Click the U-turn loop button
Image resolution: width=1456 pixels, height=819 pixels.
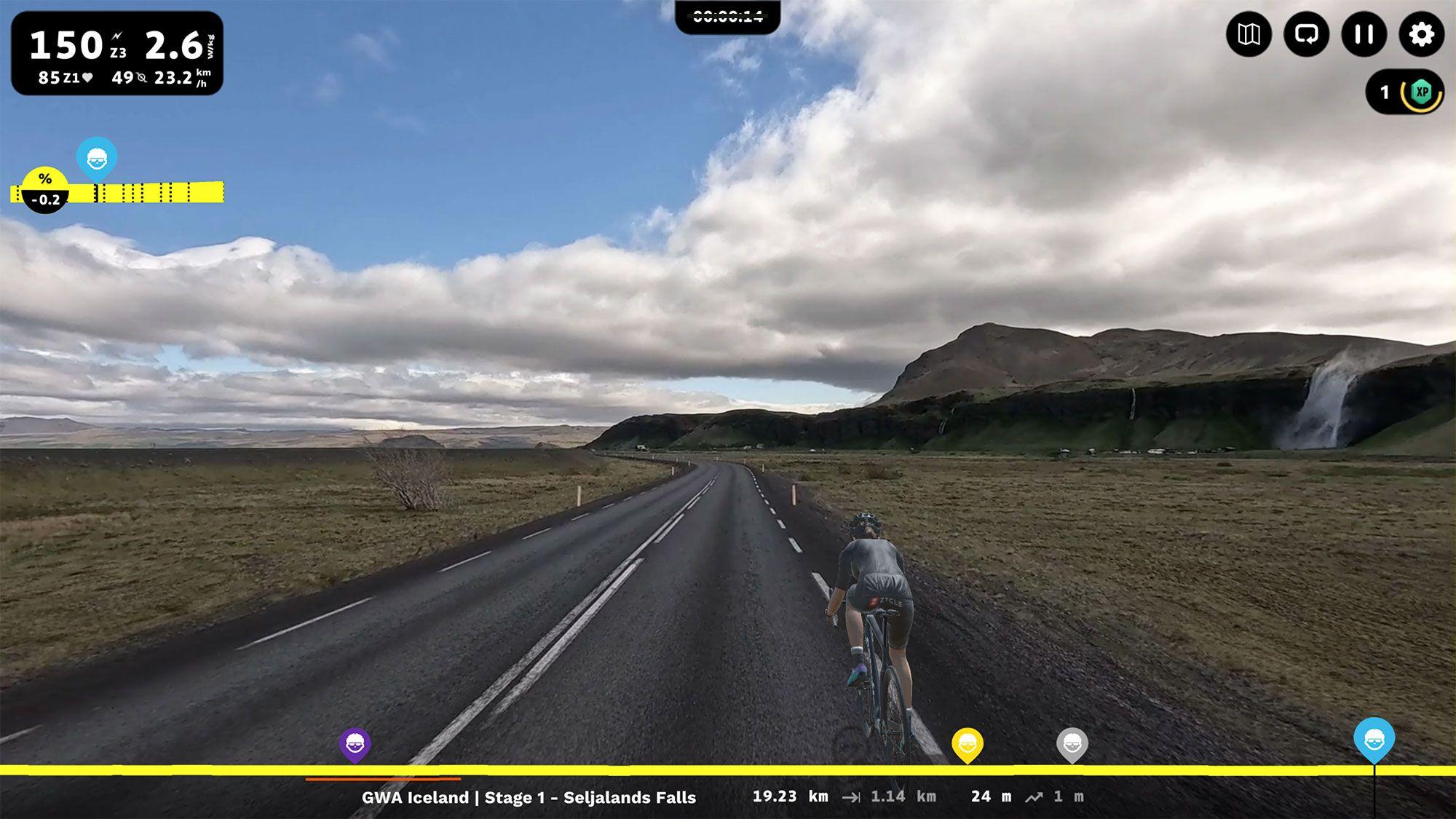click(1306, 34)
